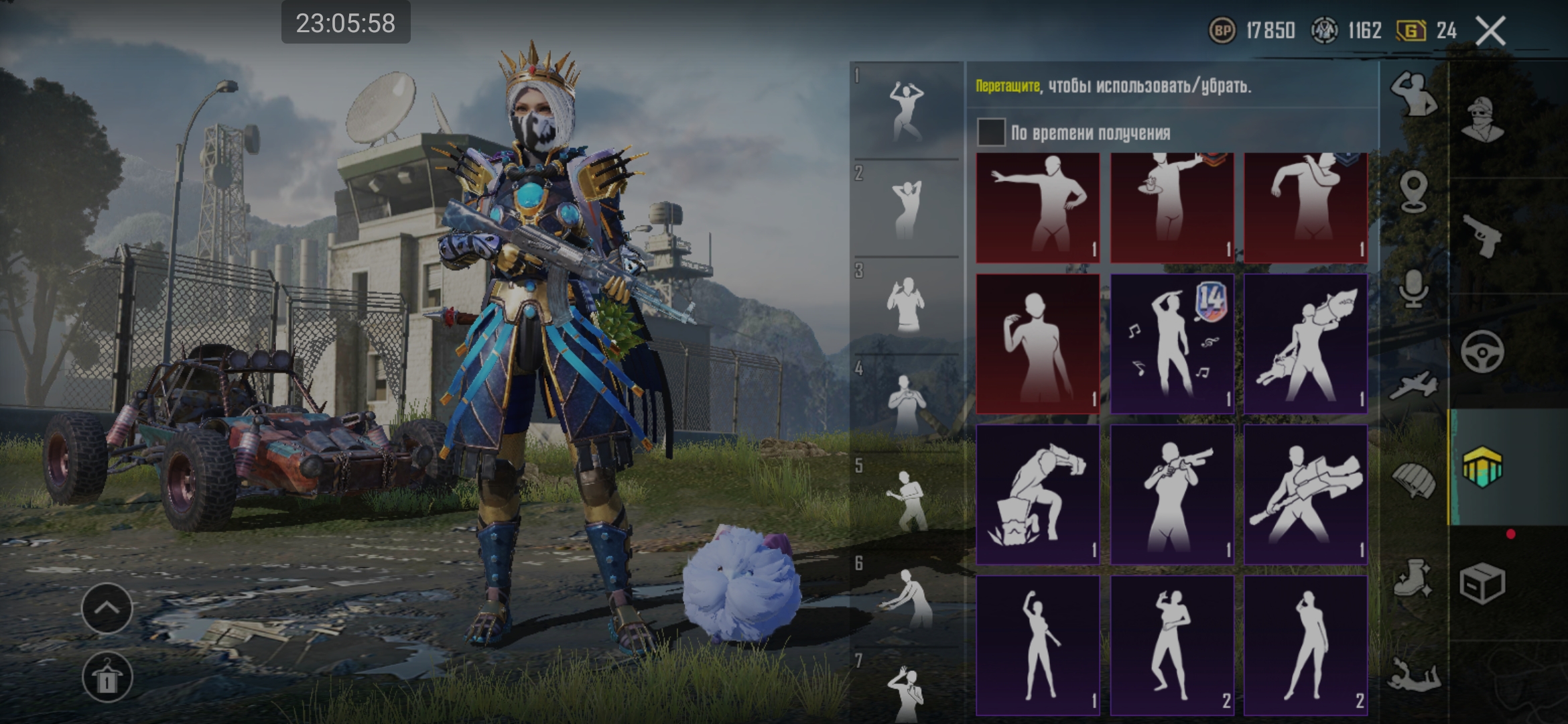Click the upward arrow circle button
The height and width of the screenshot is (724, 1568).
107,608
